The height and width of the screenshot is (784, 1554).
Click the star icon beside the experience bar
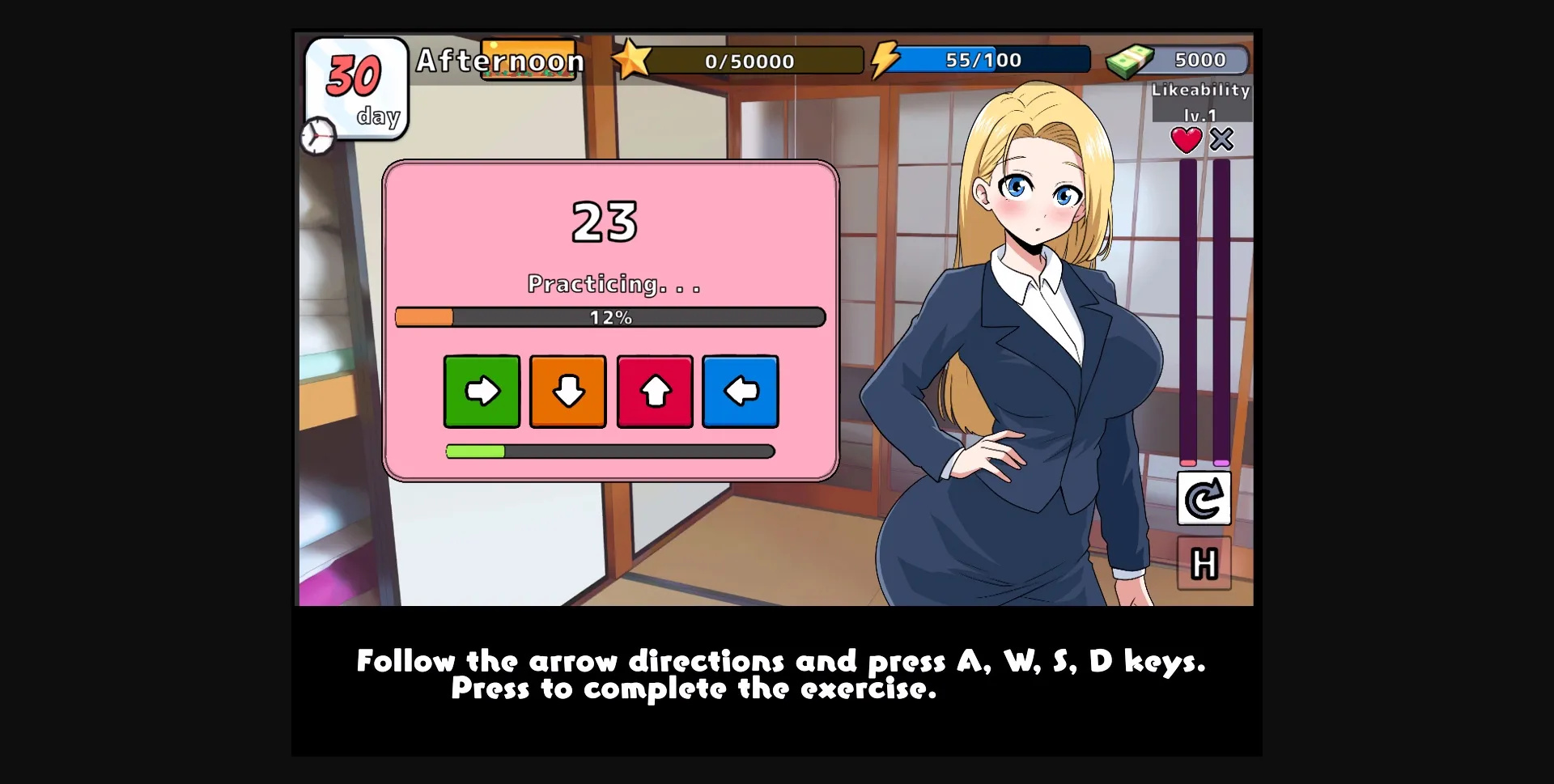(635, 57)
